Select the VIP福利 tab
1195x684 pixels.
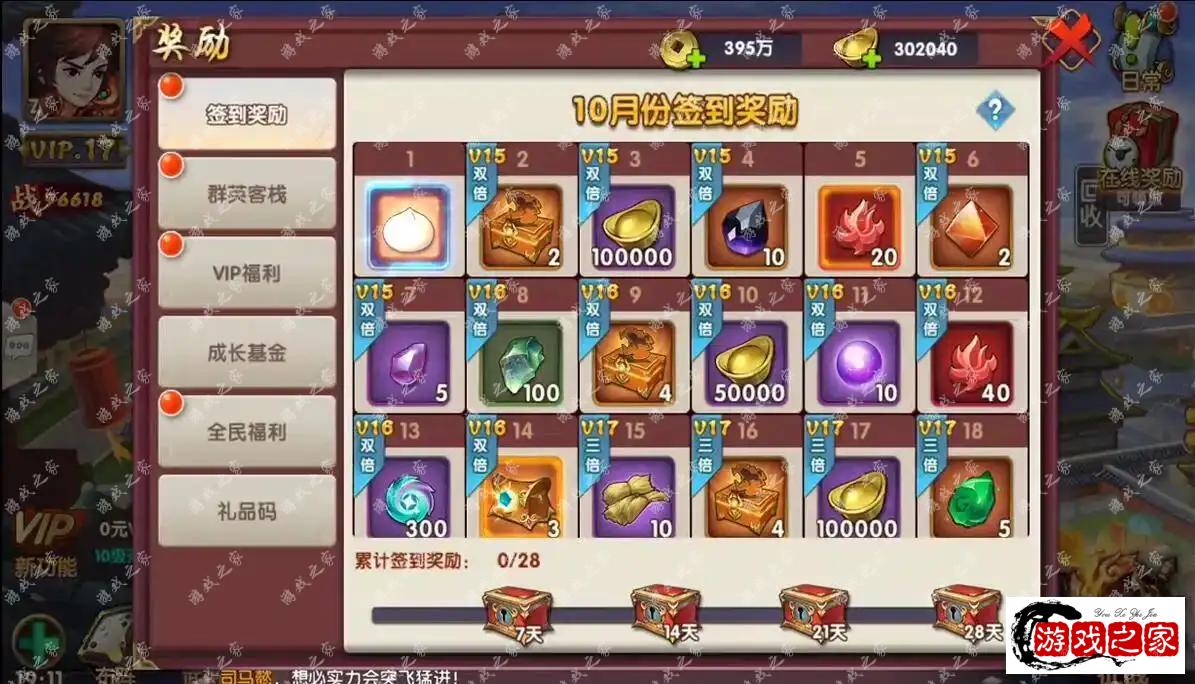pyautogui.click(x=246, y=273)
